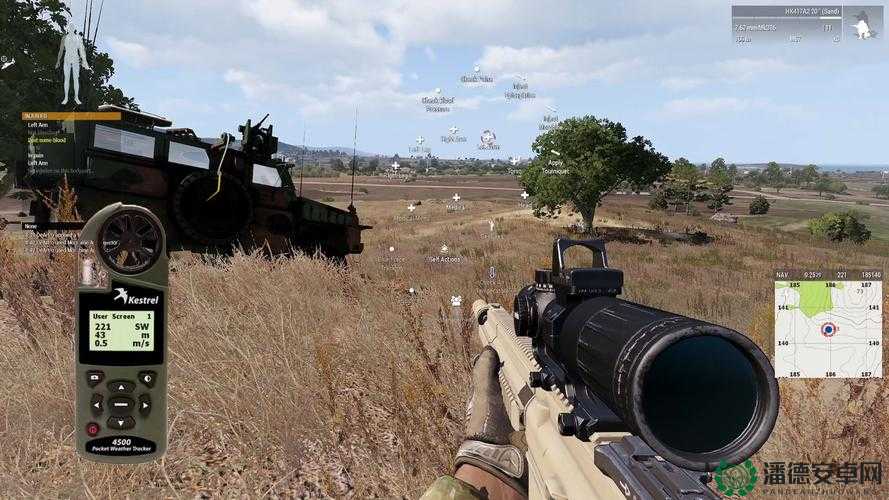
Task: Click the white body silhouette medical status
Action: (x=72, y=62)
